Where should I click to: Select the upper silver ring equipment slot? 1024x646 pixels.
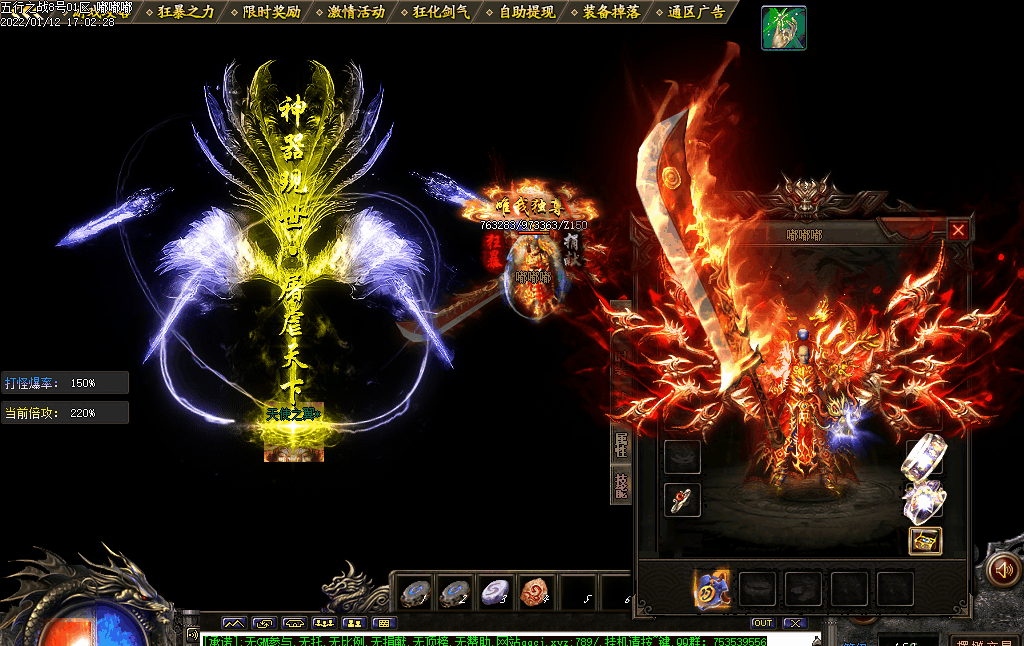[x=923, y=457]
